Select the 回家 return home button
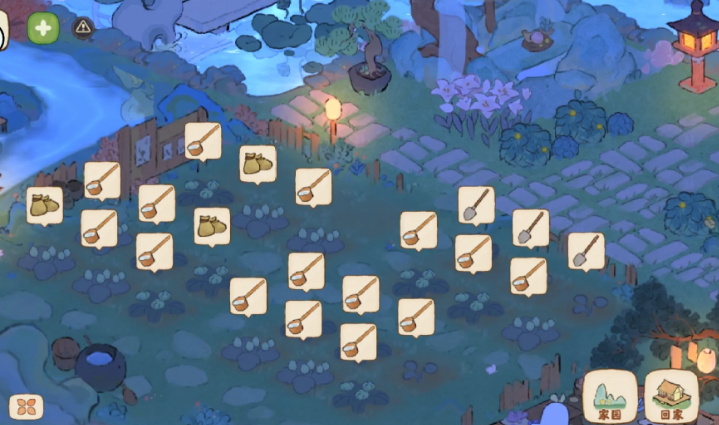 point(671,396)
